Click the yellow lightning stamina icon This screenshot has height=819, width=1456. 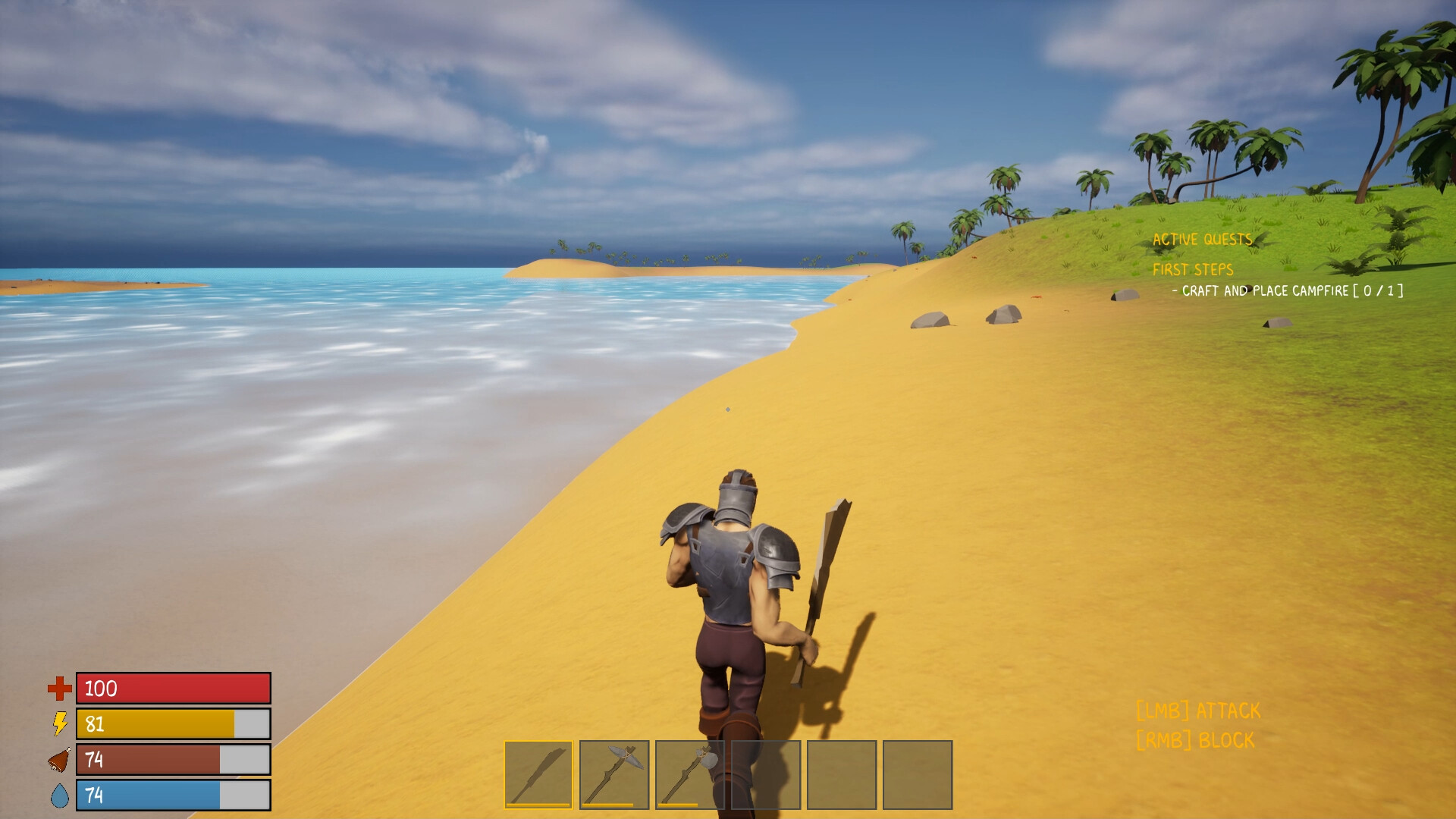coord(59,725)
